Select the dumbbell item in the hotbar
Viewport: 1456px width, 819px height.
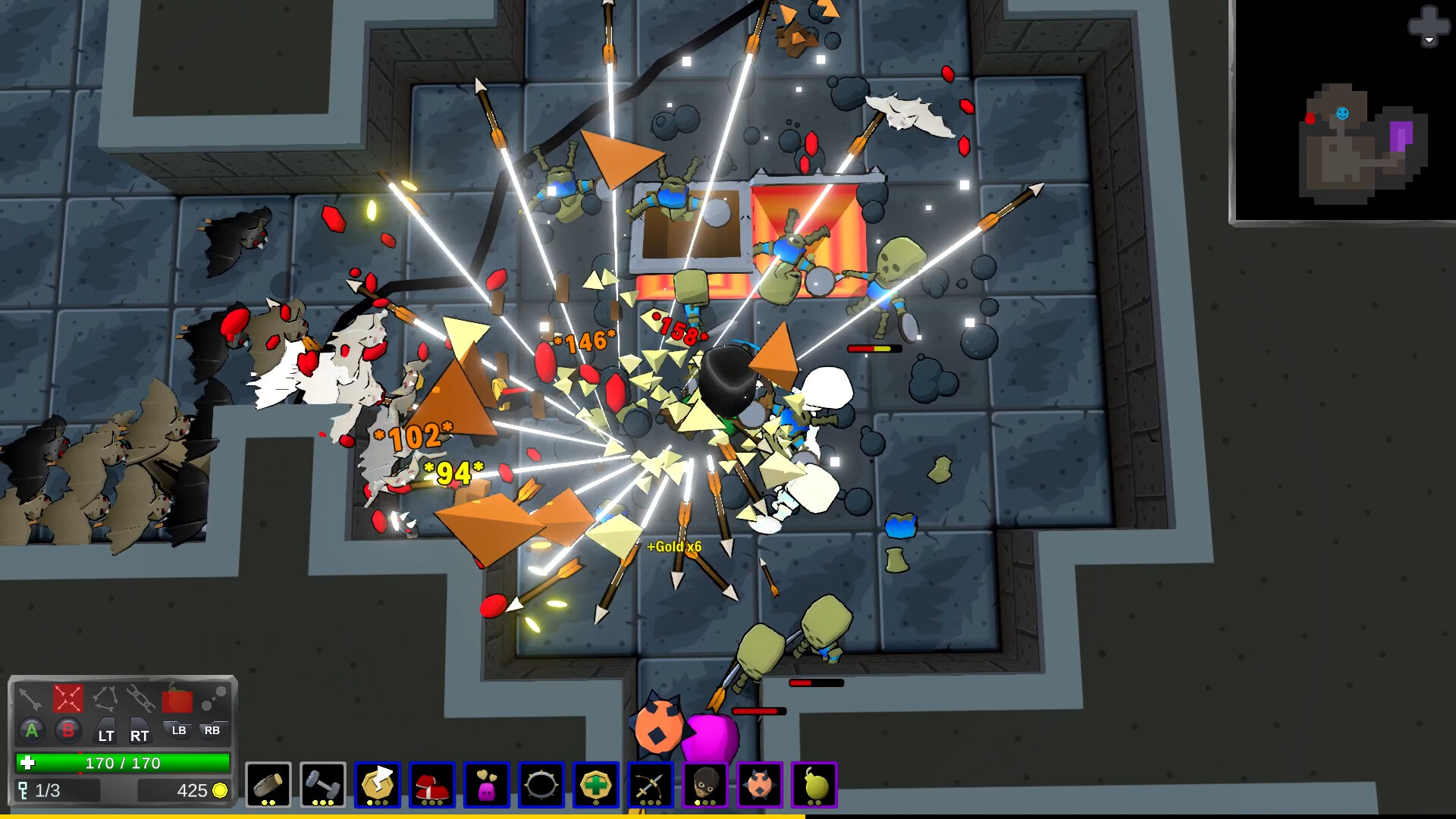tap(324, 785)
